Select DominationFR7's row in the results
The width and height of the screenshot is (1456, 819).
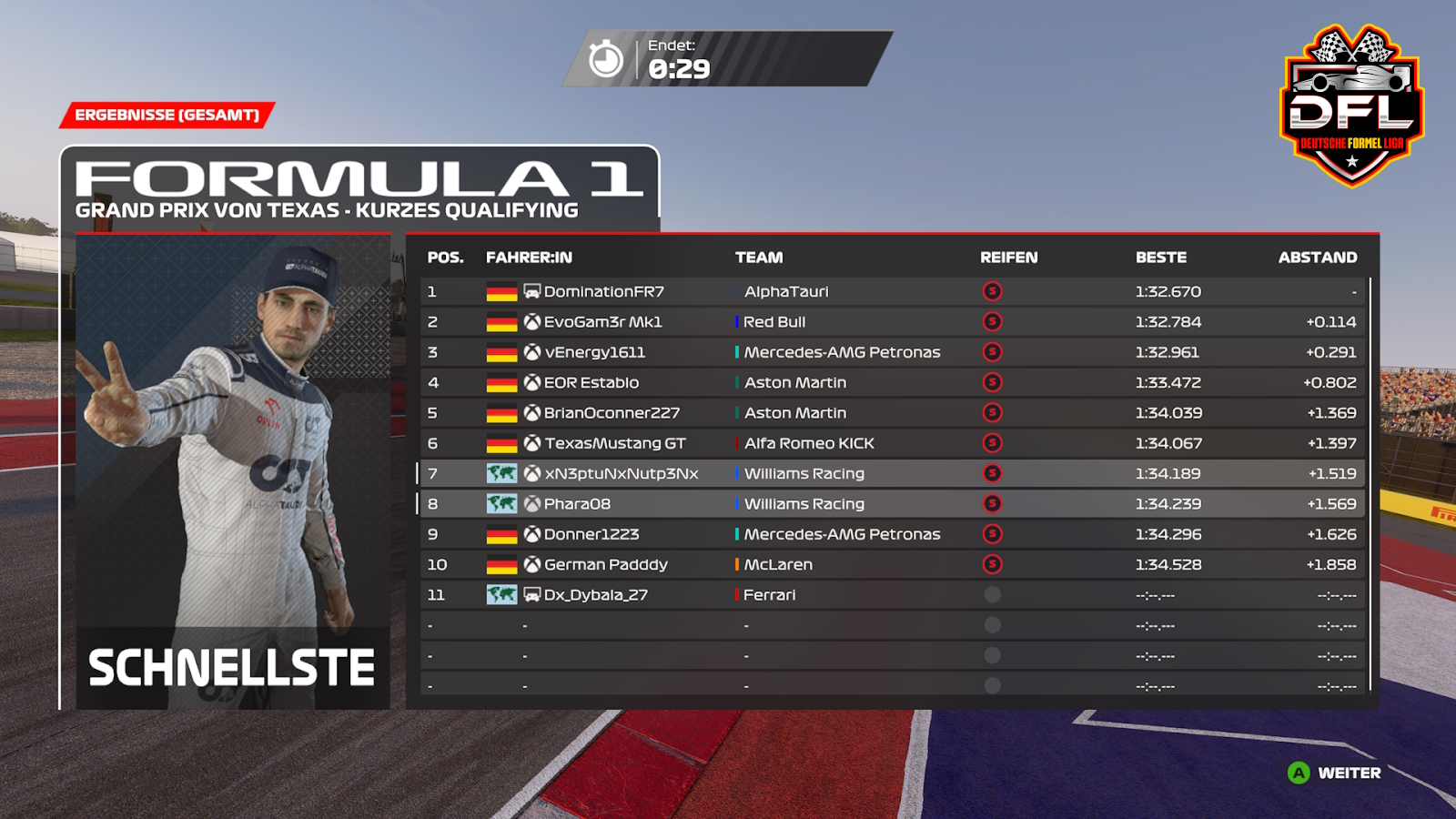pyautogui.click(x=604, y=292)
